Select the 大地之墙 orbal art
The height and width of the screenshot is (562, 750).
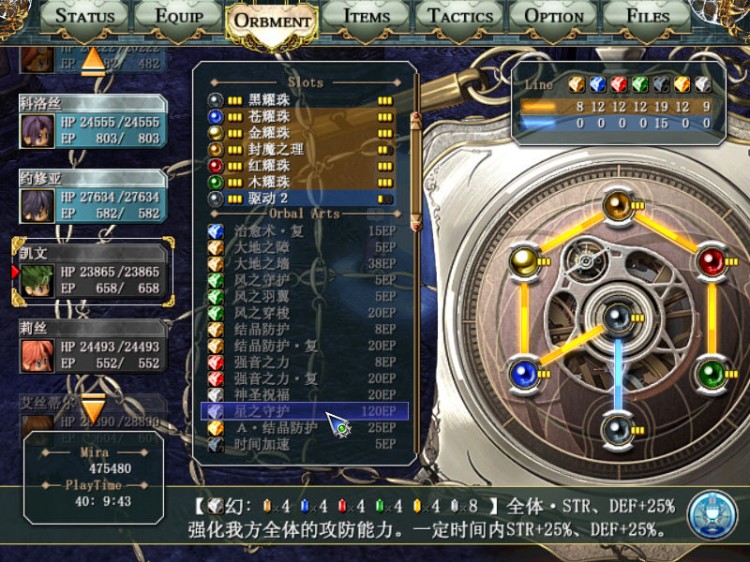coord(300,264)
